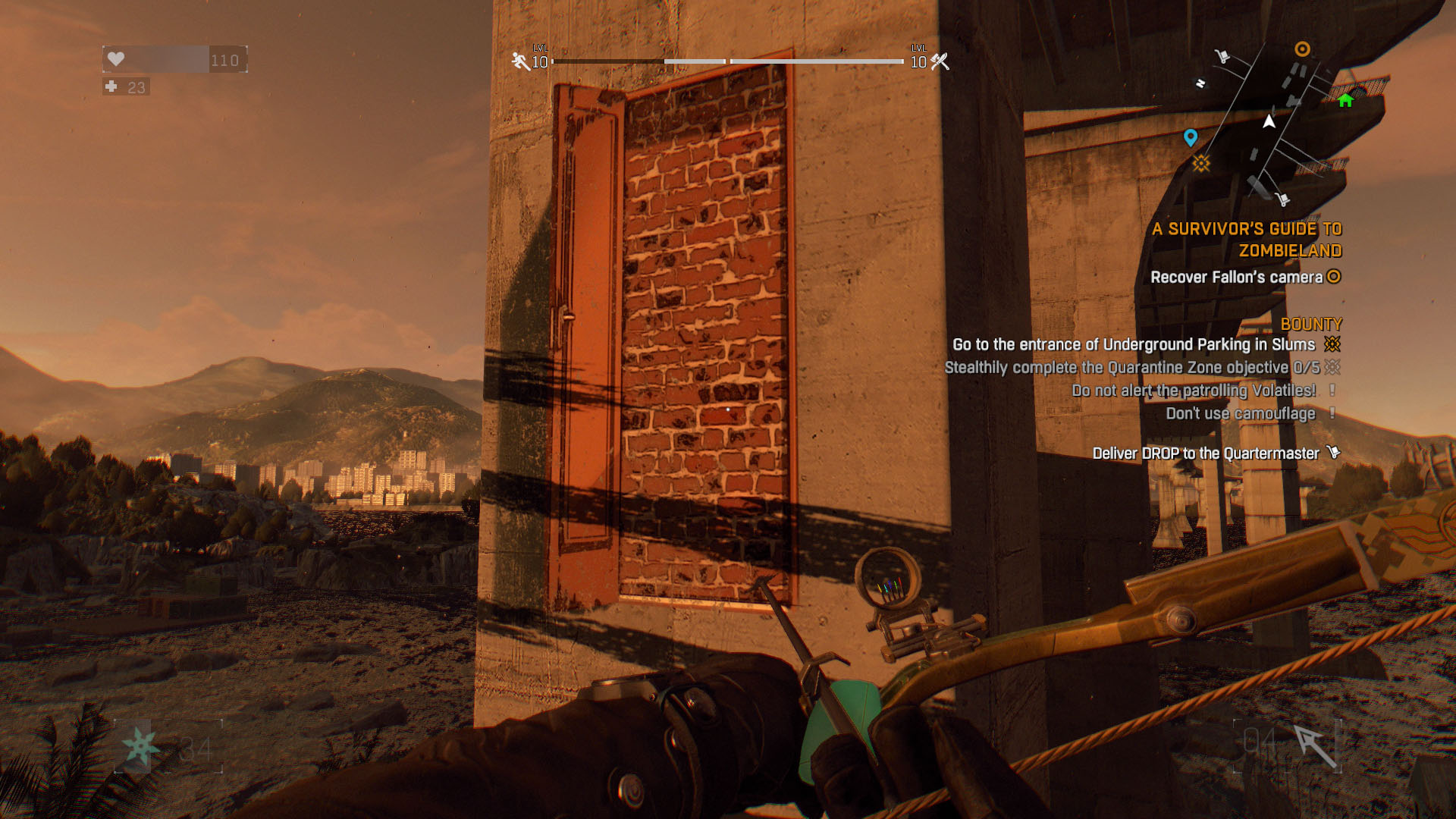Select the orange quest circle on minimap
1456x819 pixels.
click(1302, 49)
